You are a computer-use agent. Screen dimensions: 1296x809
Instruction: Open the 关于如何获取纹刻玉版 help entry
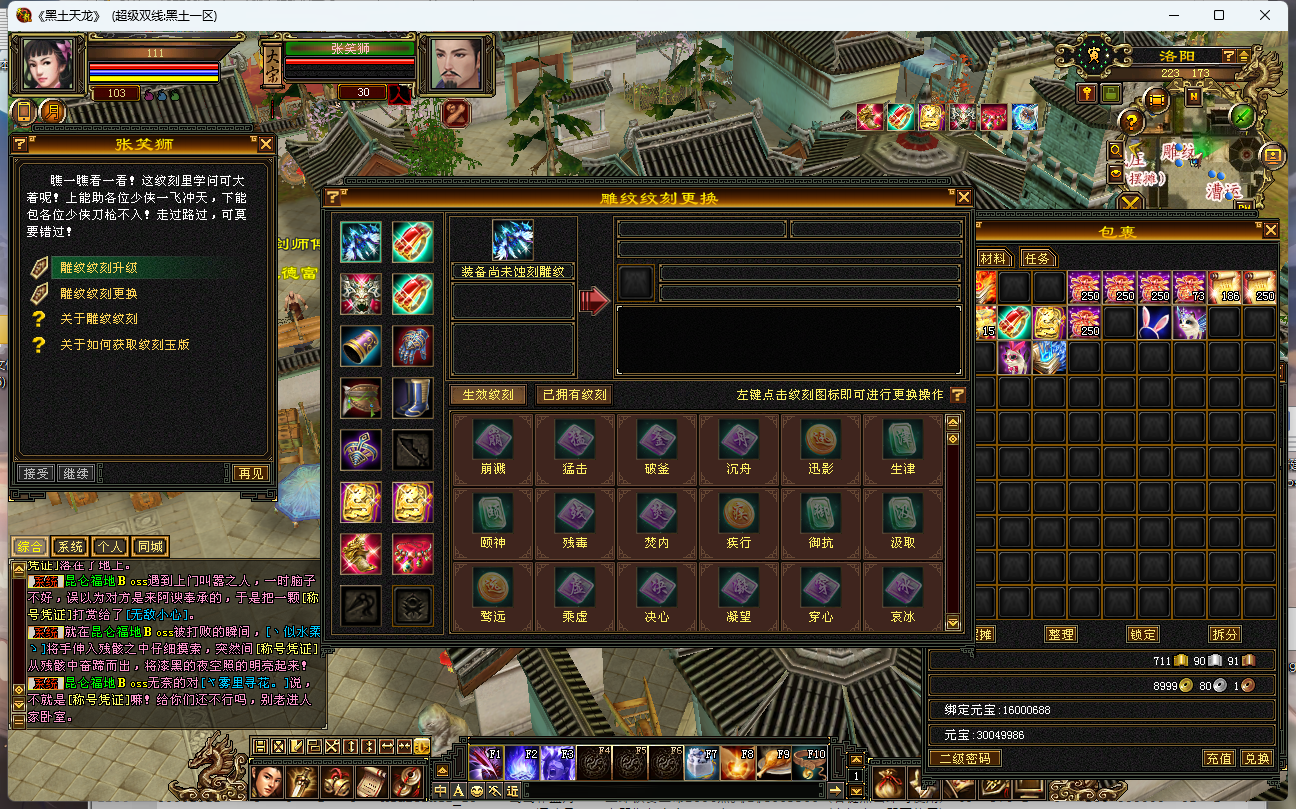coord(124,345)
